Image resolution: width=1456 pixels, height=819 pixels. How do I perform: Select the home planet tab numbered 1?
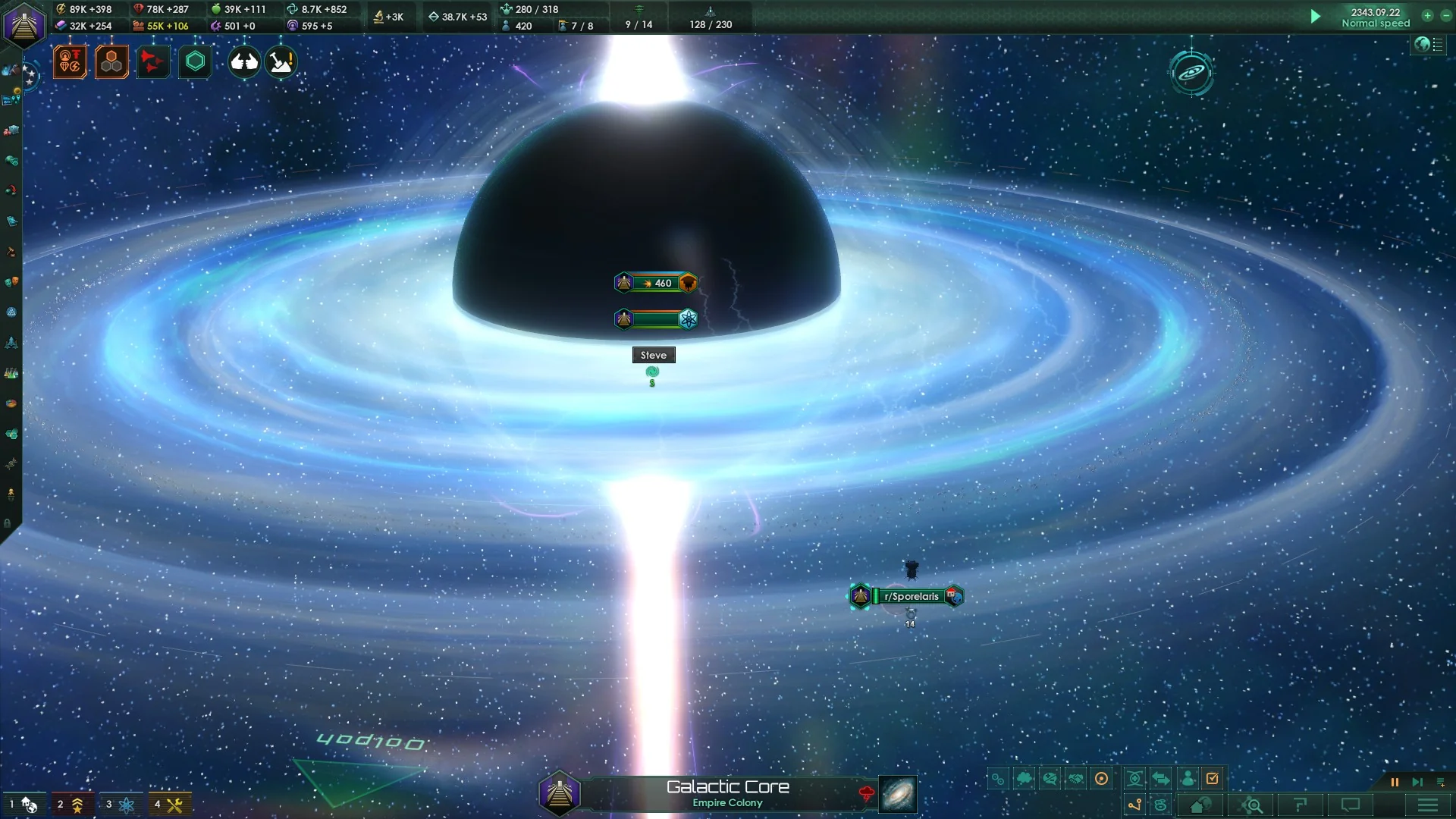click(x=23, y=804)
